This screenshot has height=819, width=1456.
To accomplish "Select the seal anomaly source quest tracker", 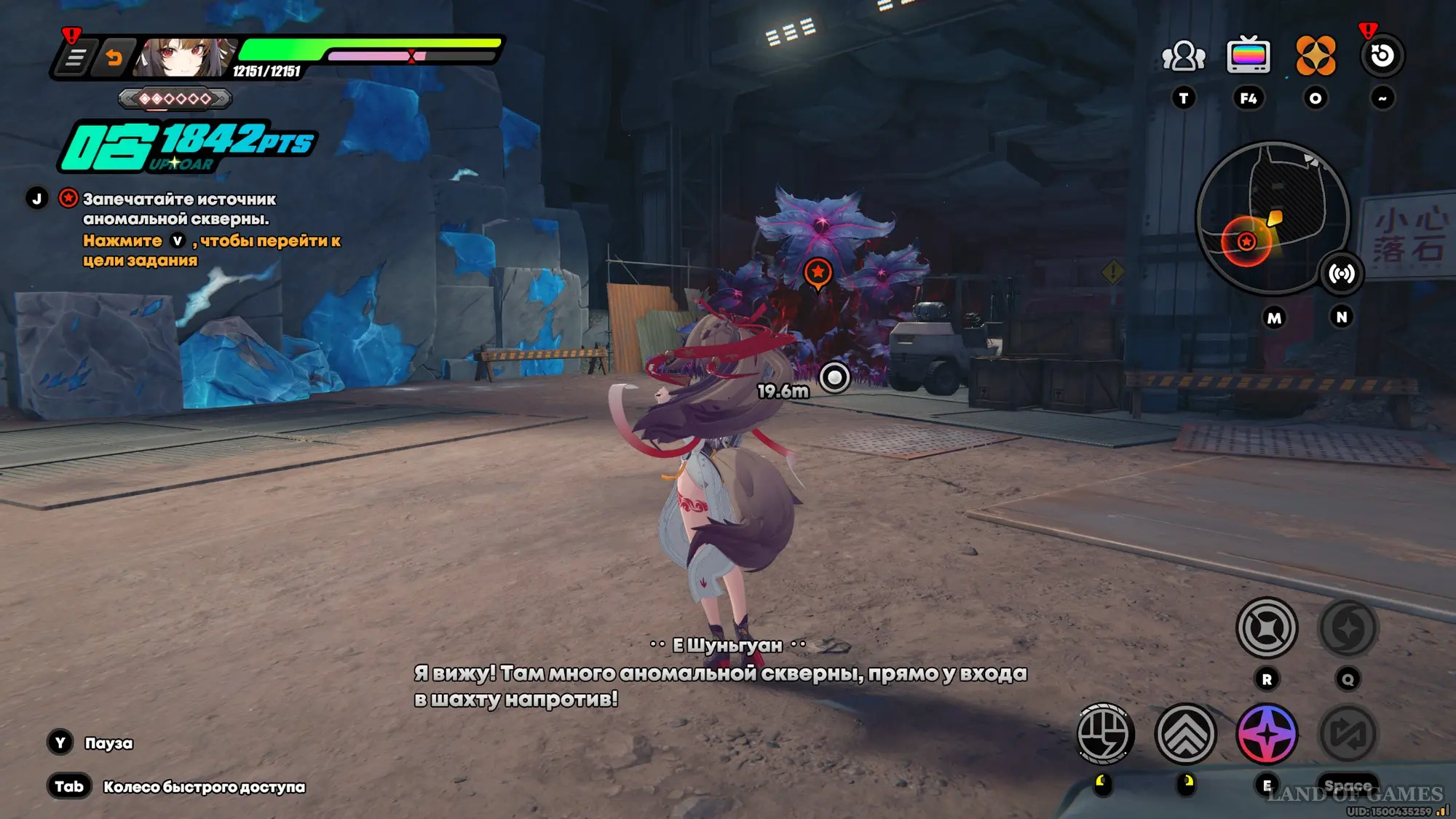I will click(179, 208).
